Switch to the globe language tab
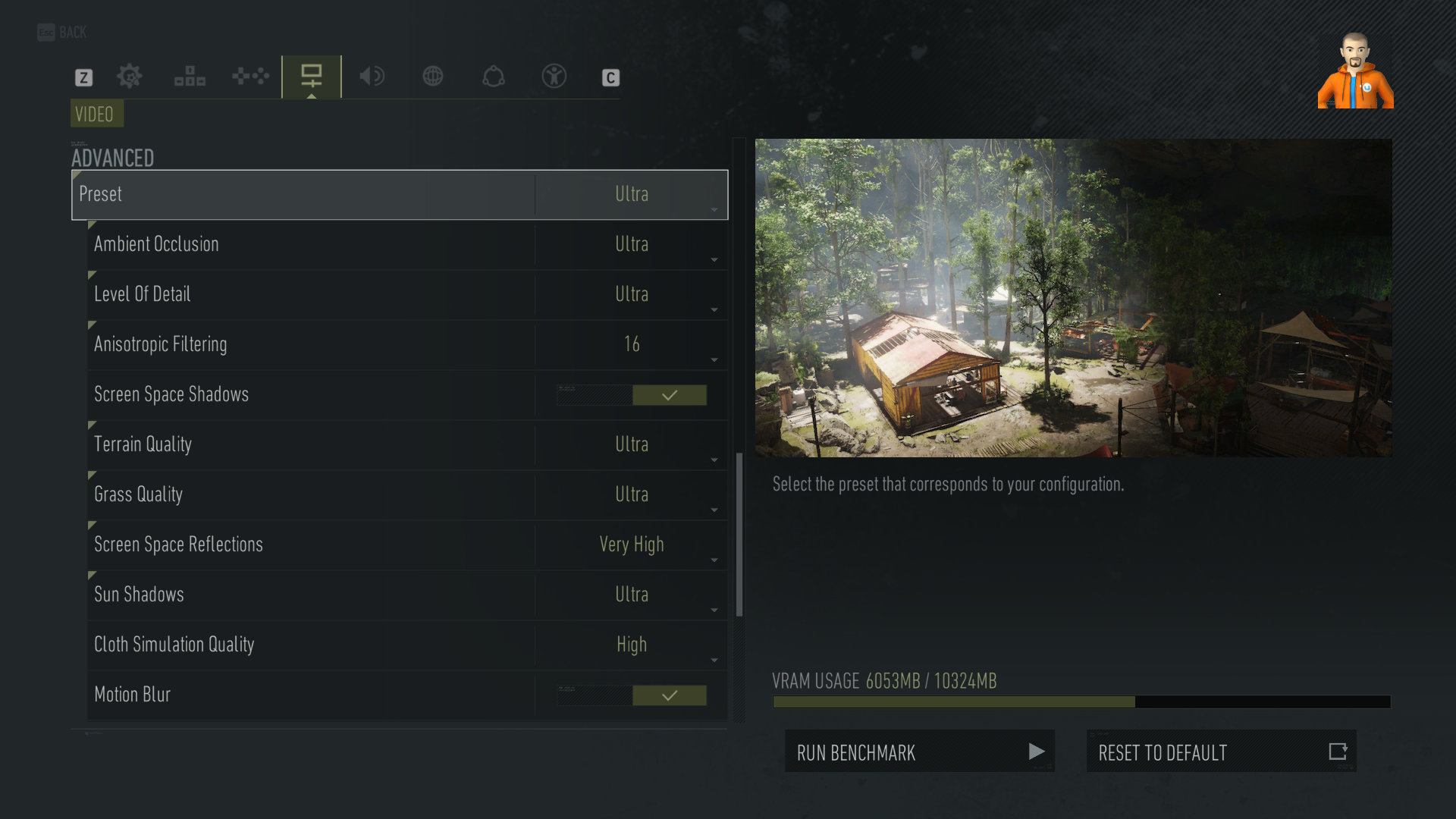The height and width of the screenshot is (819, 1456). [433, 77]
